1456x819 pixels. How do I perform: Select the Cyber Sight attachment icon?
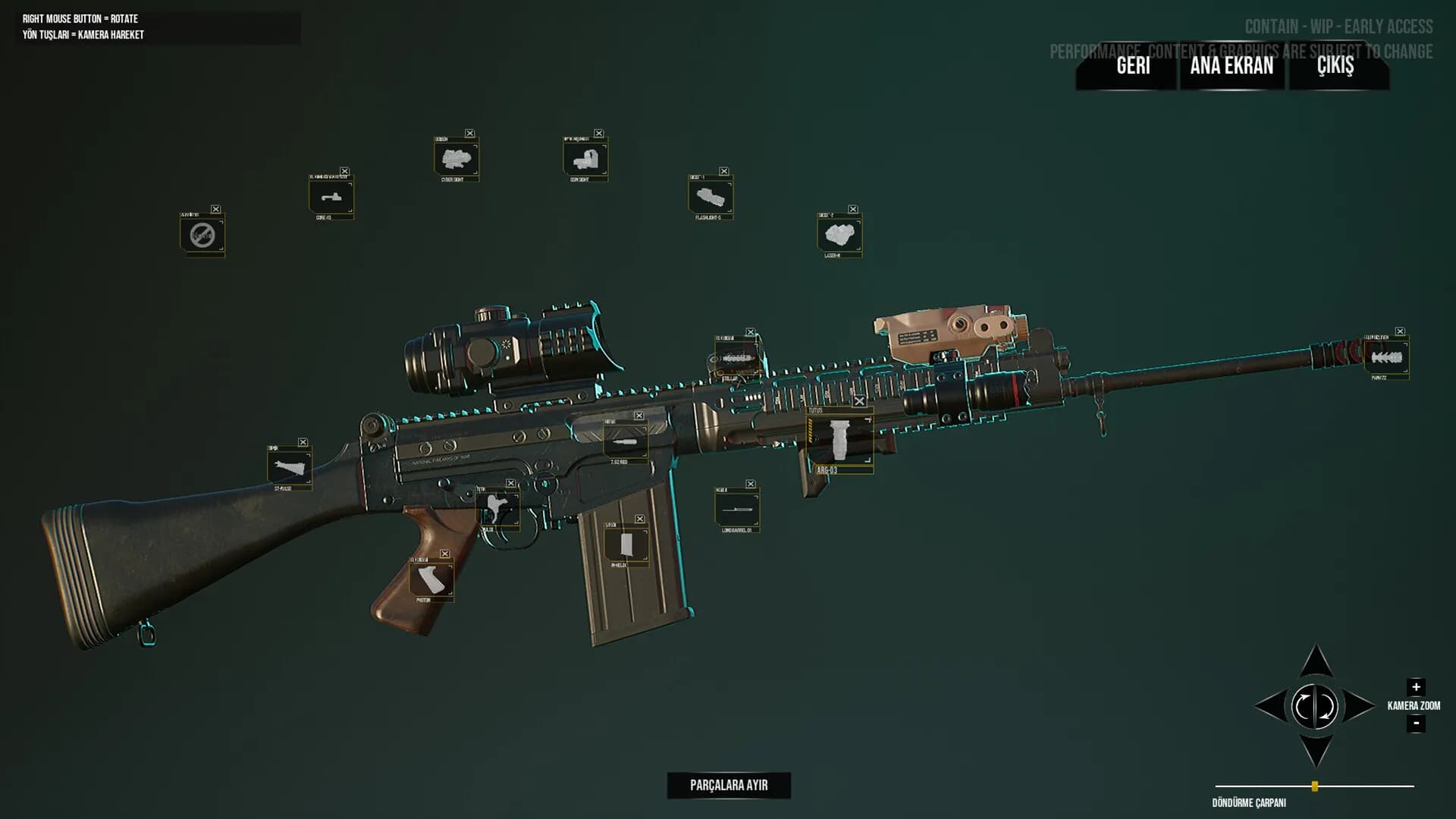[x=456, y=158]
